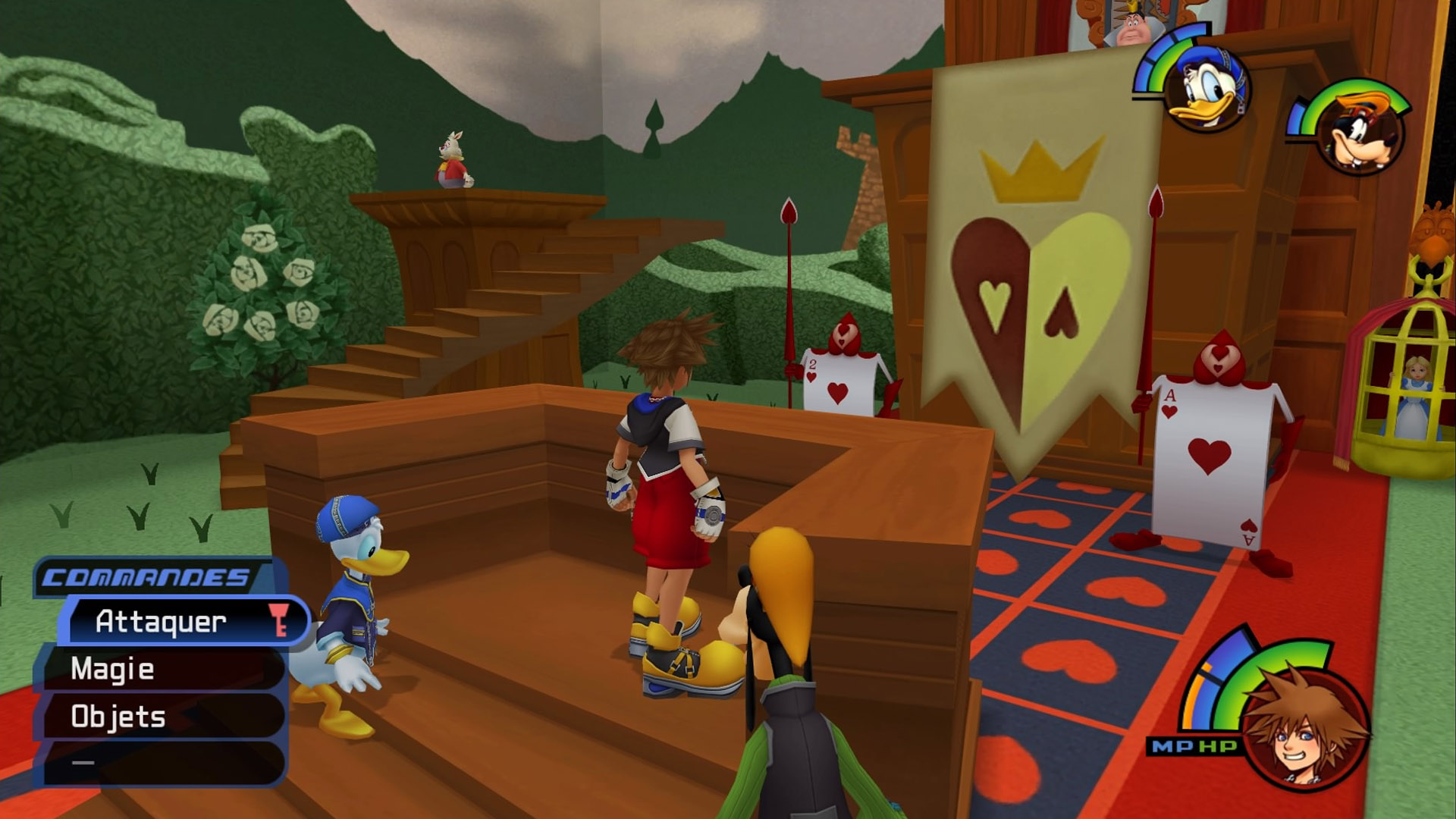Click Sora's portrait in the HUD

coord(1306,728)
